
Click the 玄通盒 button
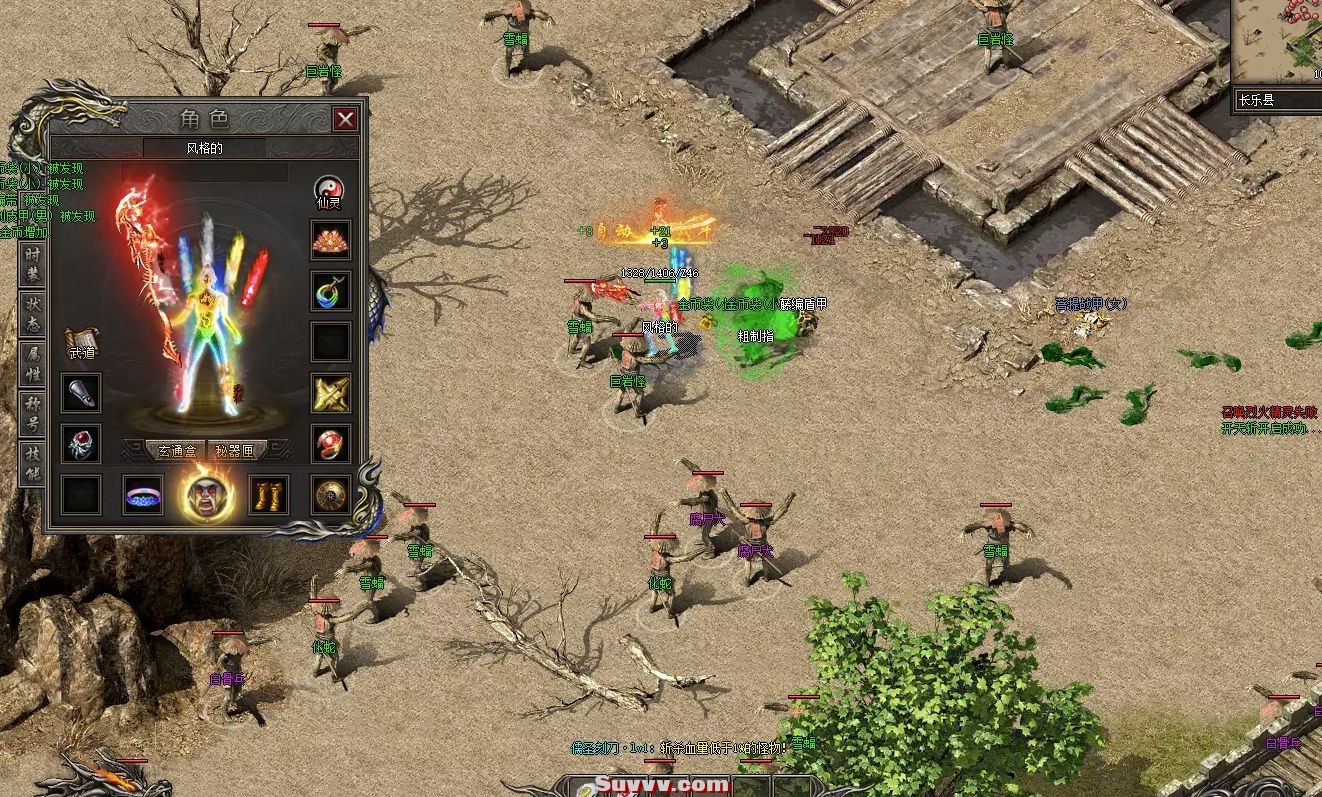click(x=175, y=451)
